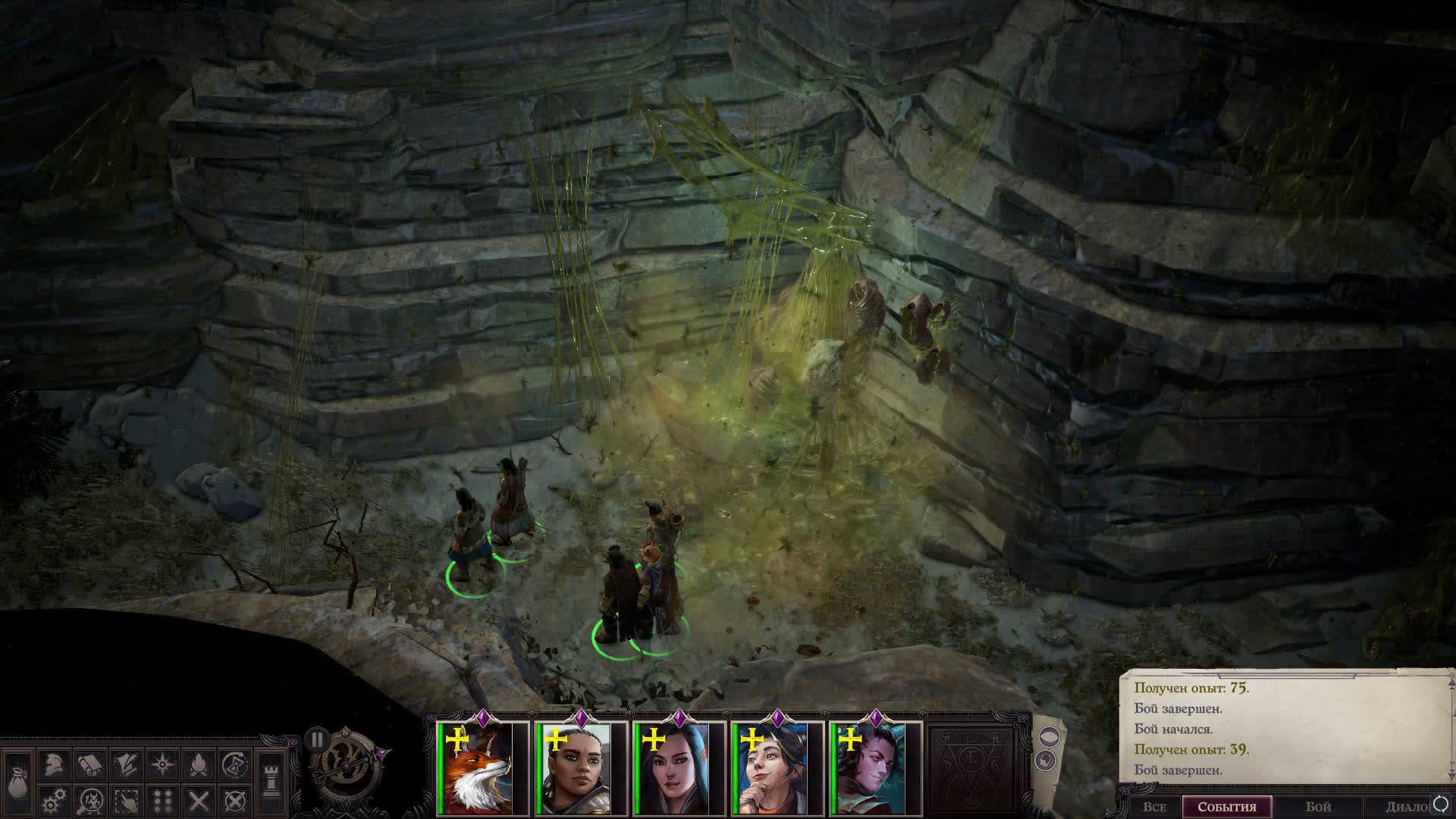Image resolution: width=1456 pixels, height=819 pixels.
Task: Click the campfire rest icon
Action: [x=199, y=764]
